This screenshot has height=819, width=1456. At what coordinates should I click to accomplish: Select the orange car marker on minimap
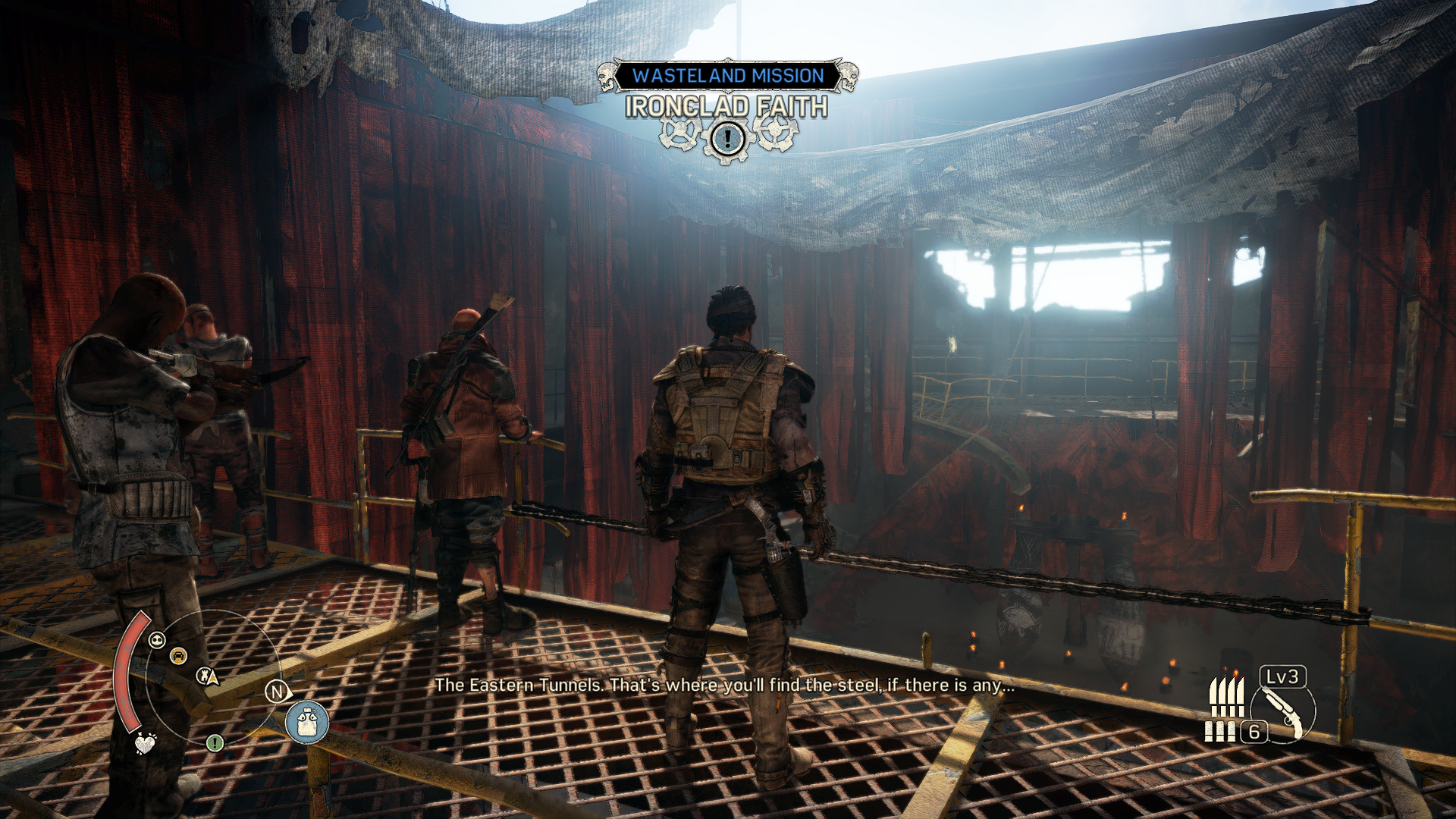point(178,656)
